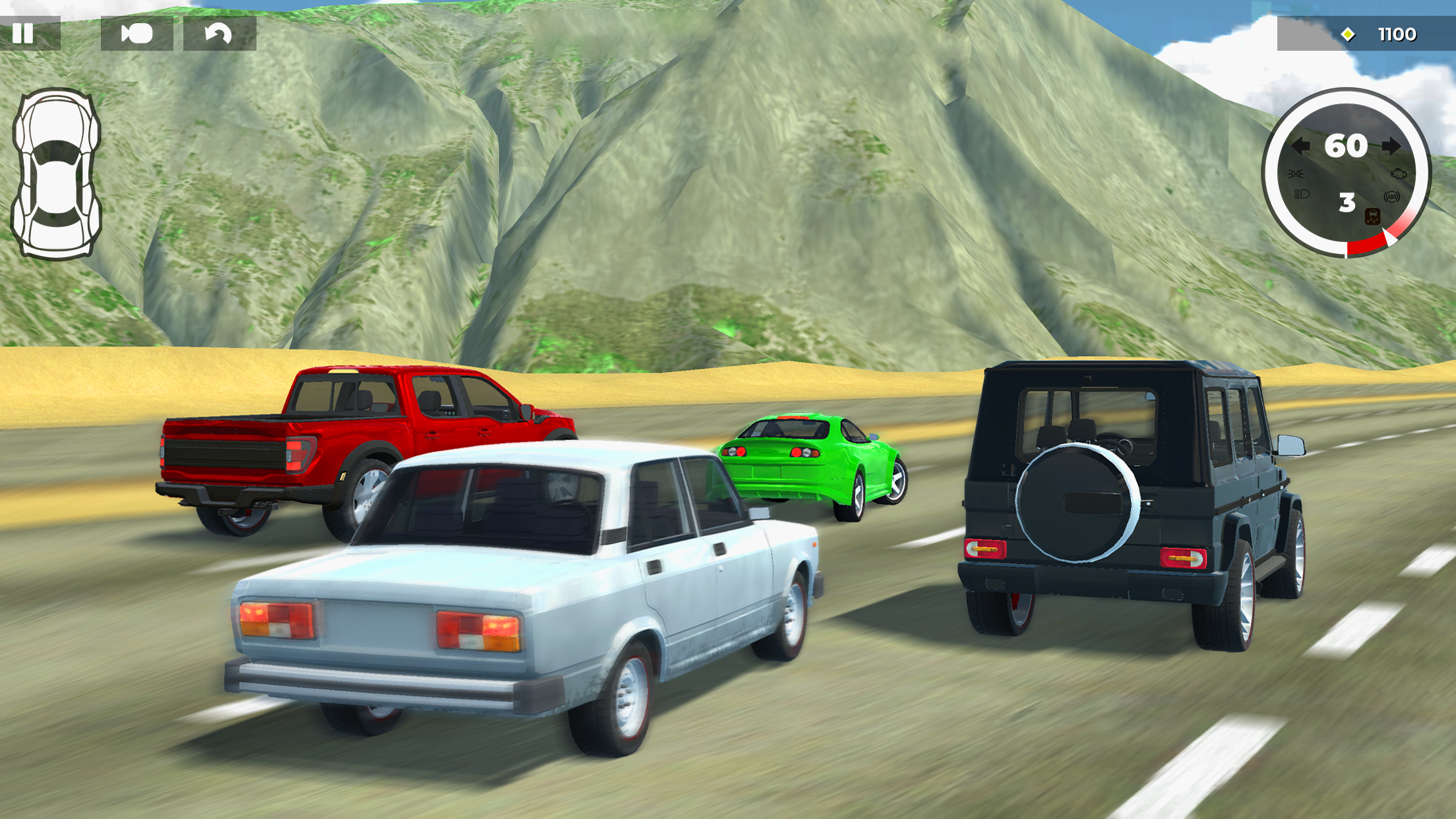Select the traction control icon on the dashboard
1456x819 pixels.
1372,216
